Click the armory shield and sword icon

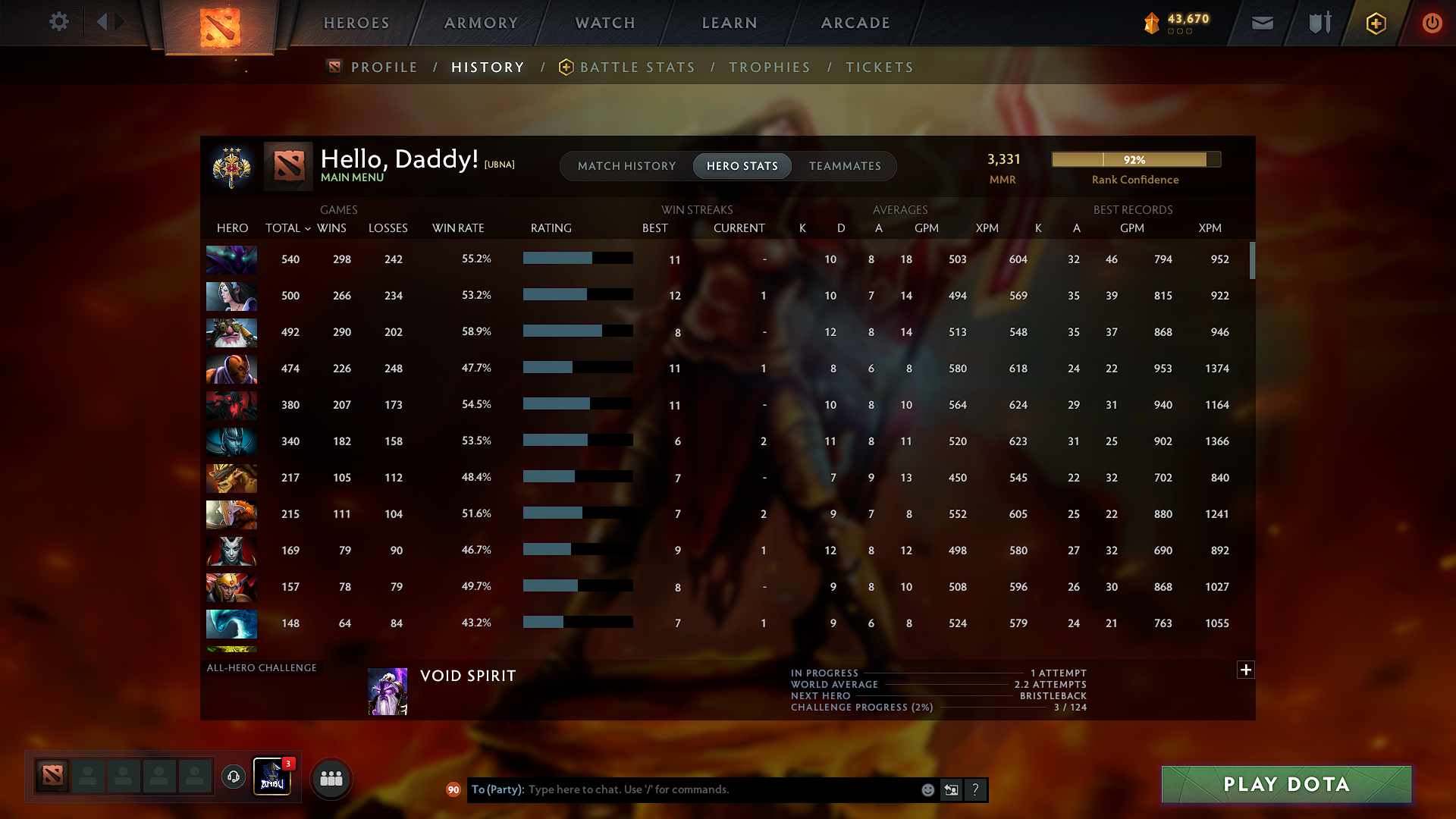pyautogui.click(x=1318, y=23)
